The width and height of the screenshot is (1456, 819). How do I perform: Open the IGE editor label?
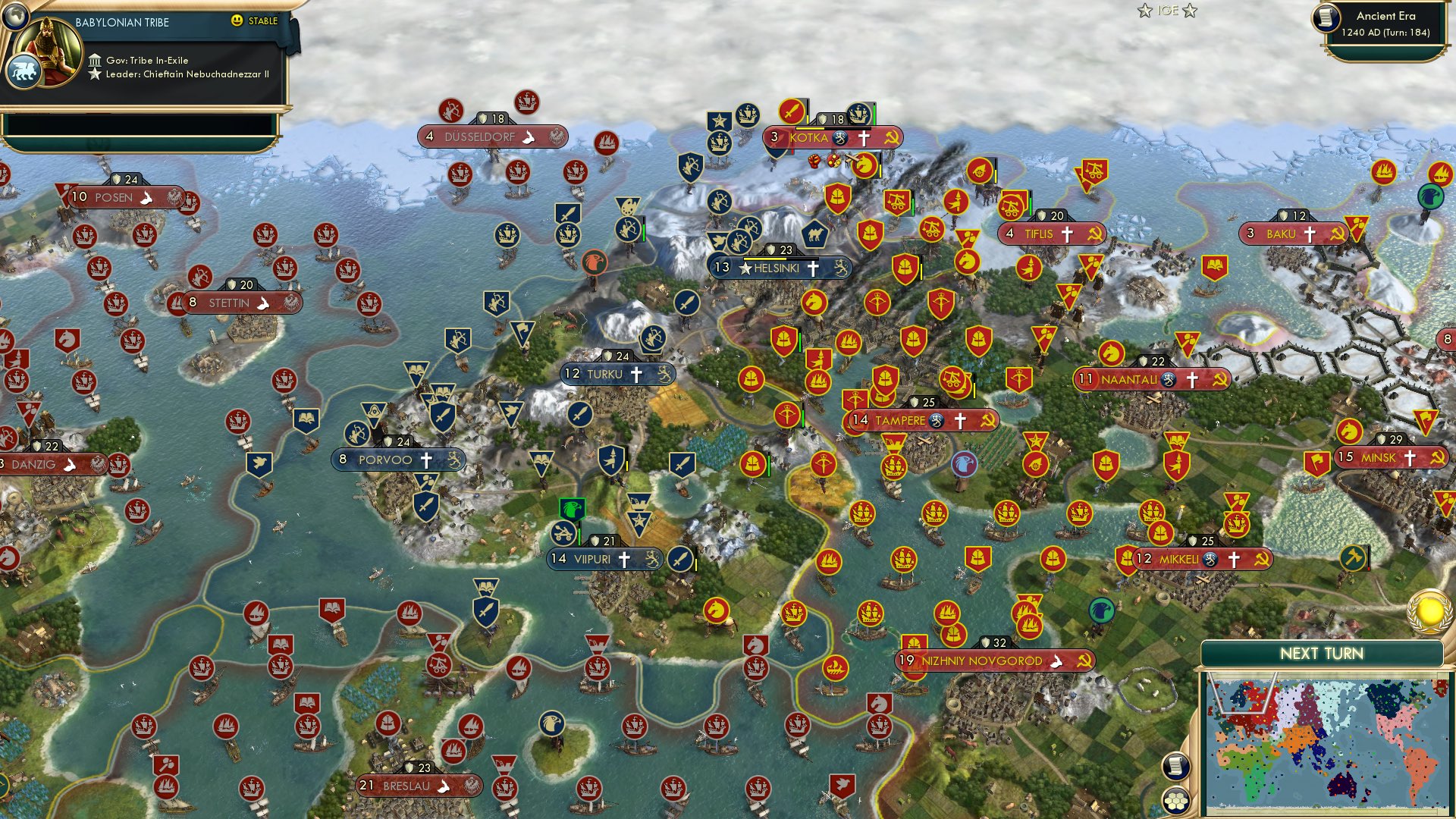point(1166,11)
